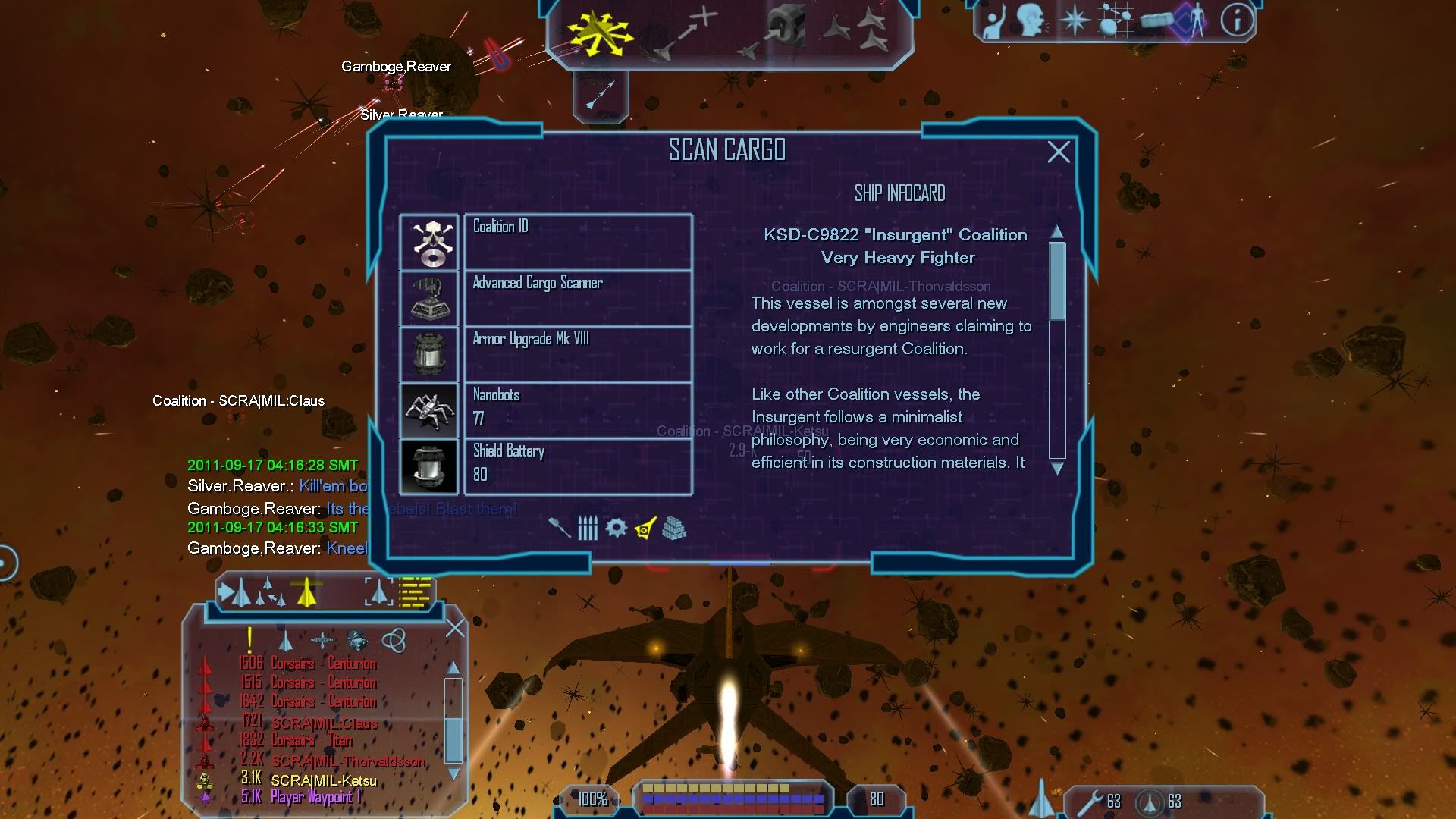Click the Shield Battery cargo row

coord(576,466)
